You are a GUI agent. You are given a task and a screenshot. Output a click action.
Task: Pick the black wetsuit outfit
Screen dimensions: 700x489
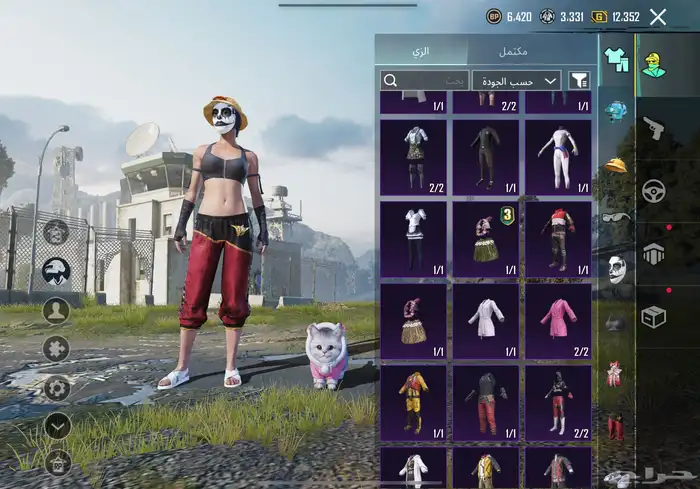tap(486, 158)
